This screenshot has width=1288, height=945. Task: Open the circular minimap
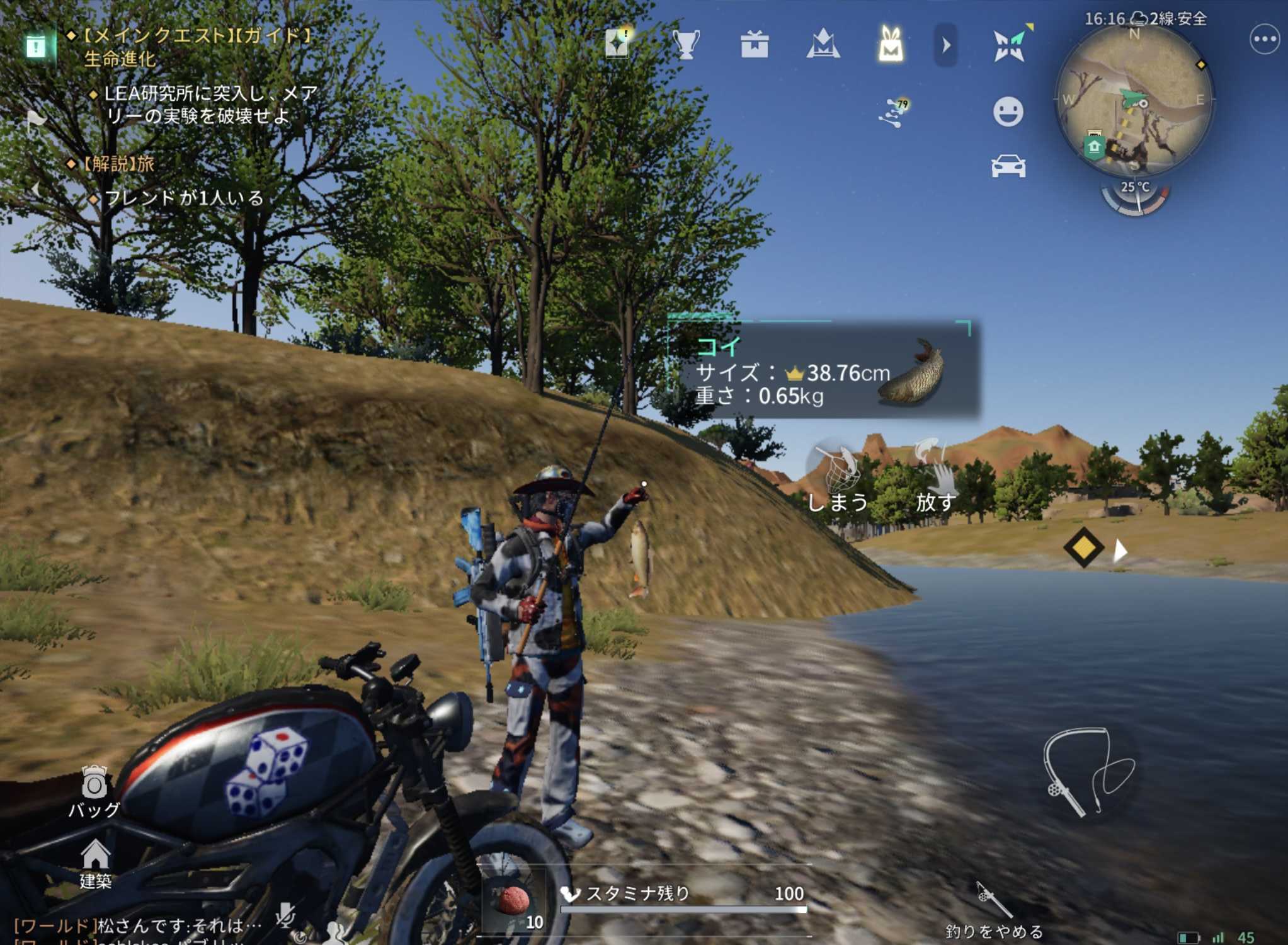1134,101
